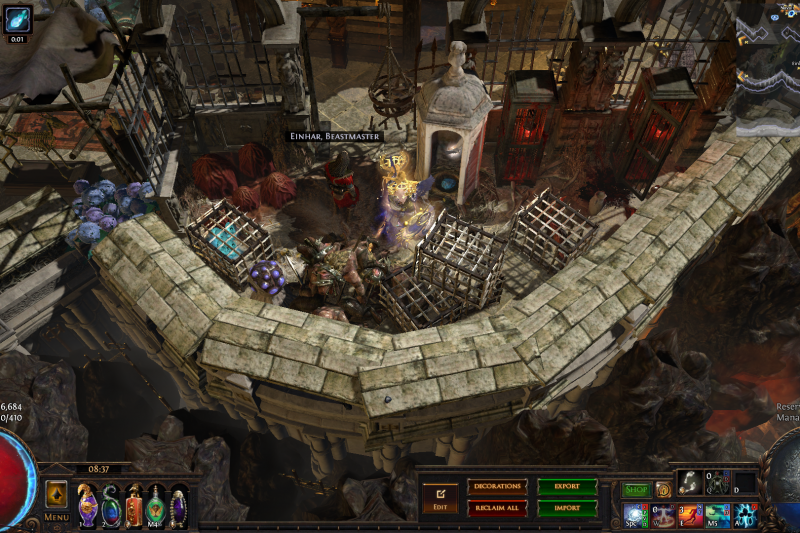Image resolution: width=800 pixels, height=533 pixels.
Task: Activate the skill bound to Spc
Action: [x=635, y=515]
